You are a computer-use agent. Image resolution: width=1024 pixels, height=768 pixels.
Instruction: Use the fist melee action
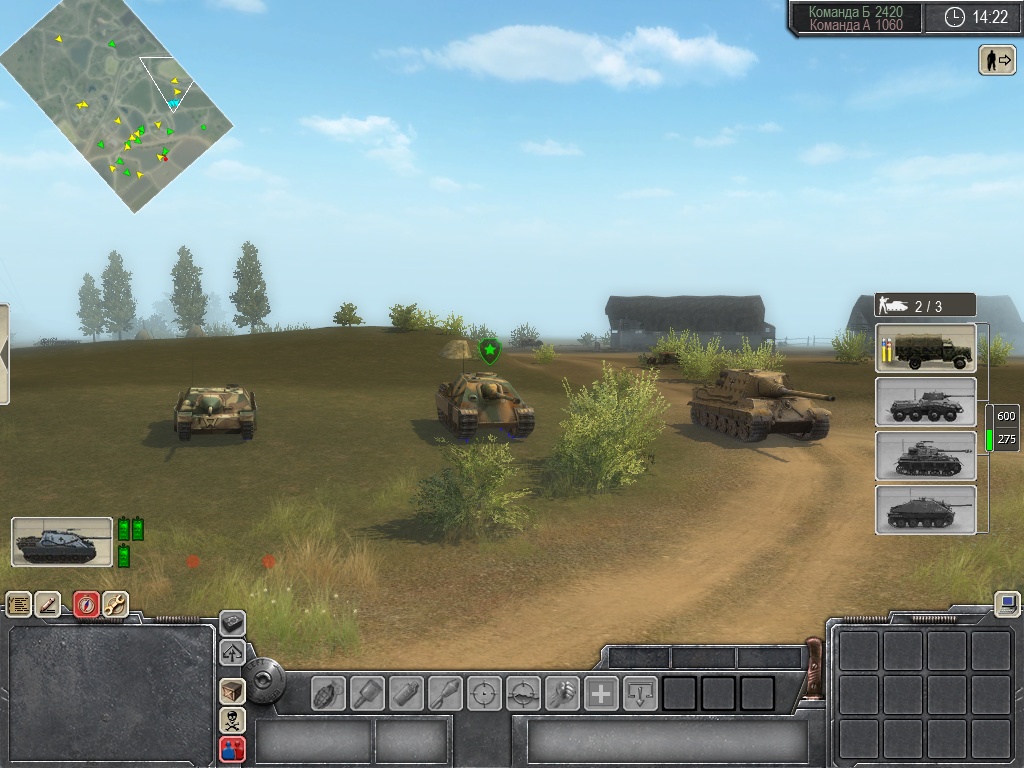(562, 693)
